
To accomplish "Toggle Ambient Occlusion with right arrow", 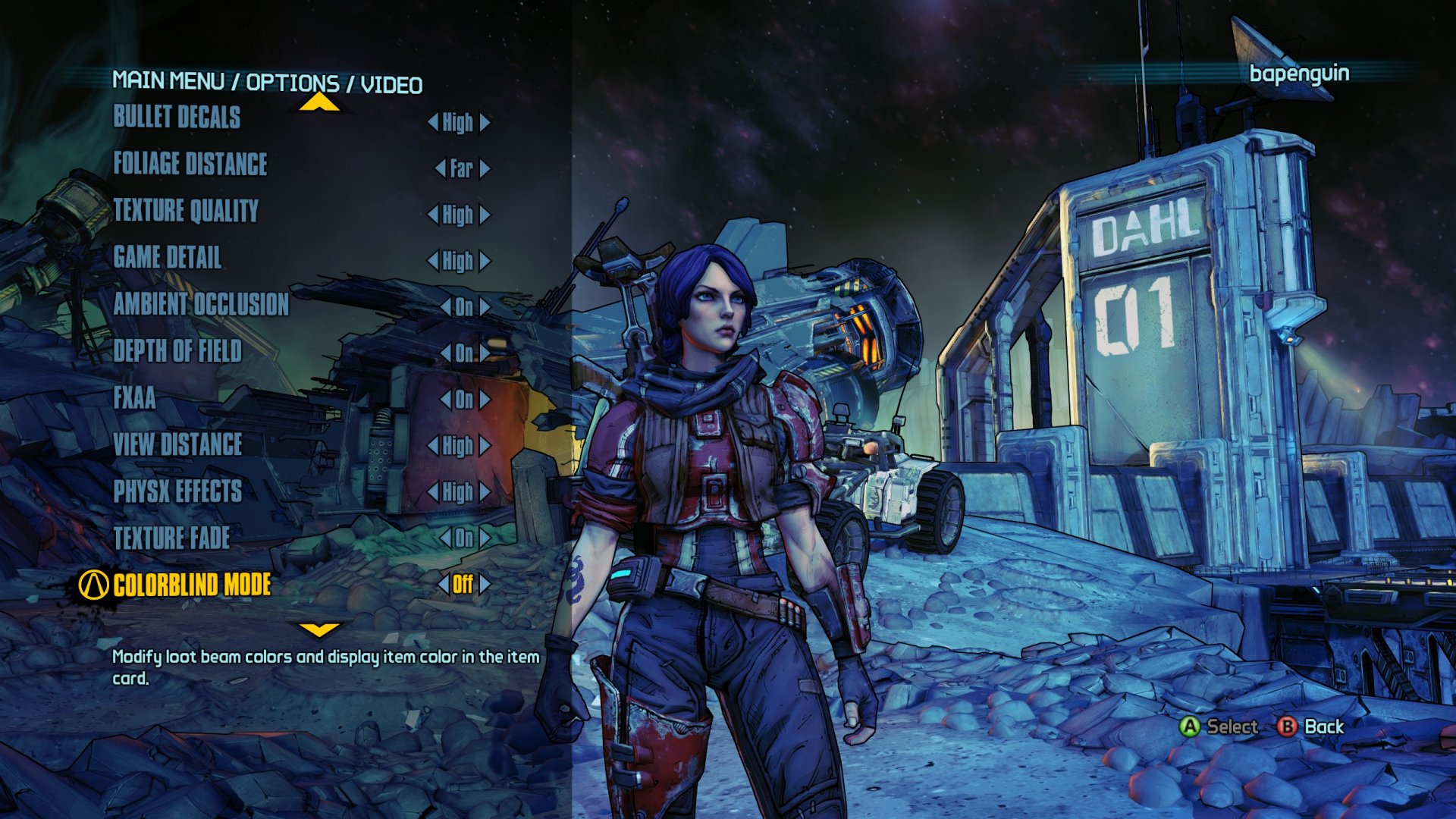I will click(x=485, y=307).
